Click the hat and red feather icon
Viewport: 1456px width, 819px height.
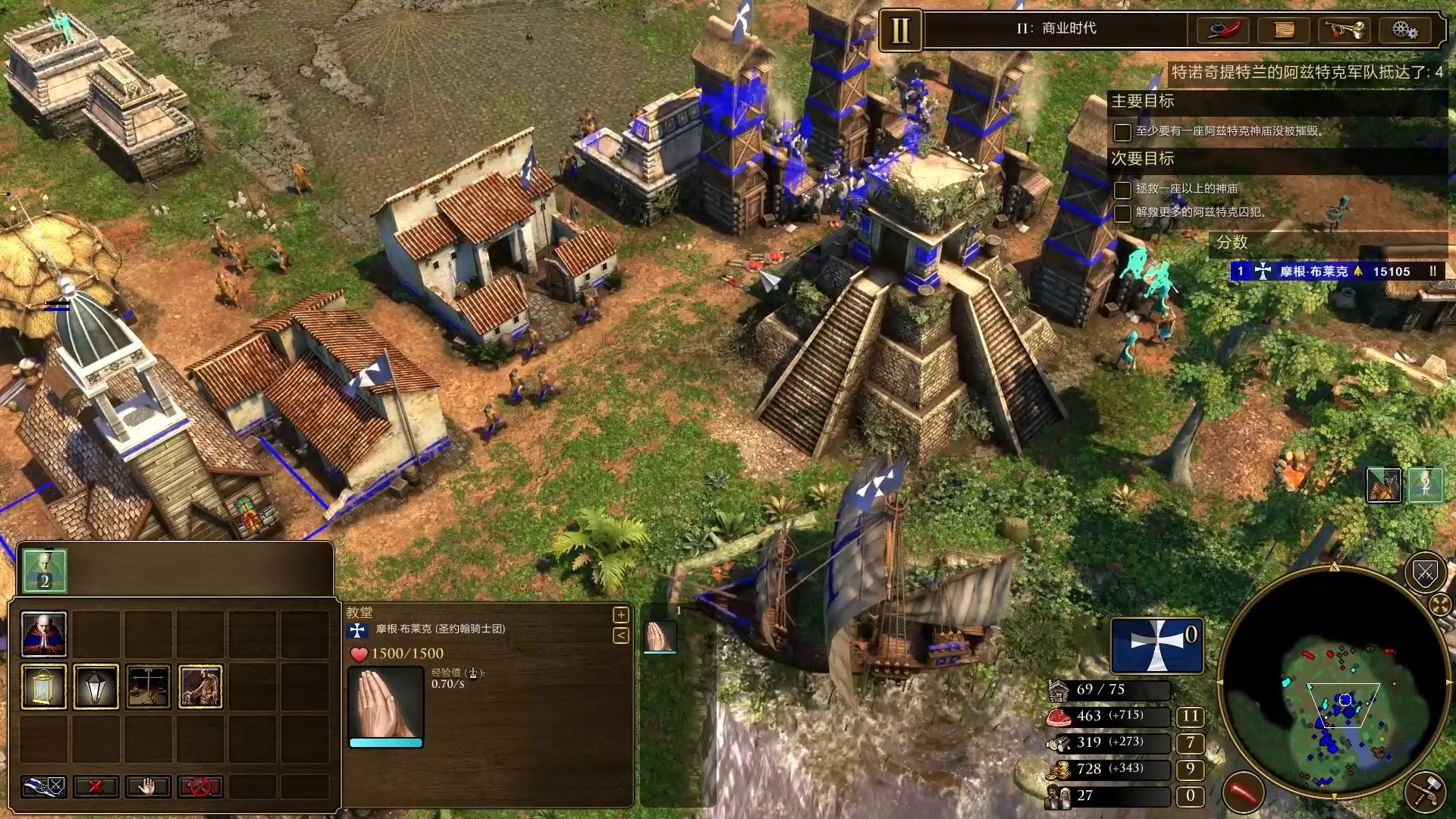1222,30
